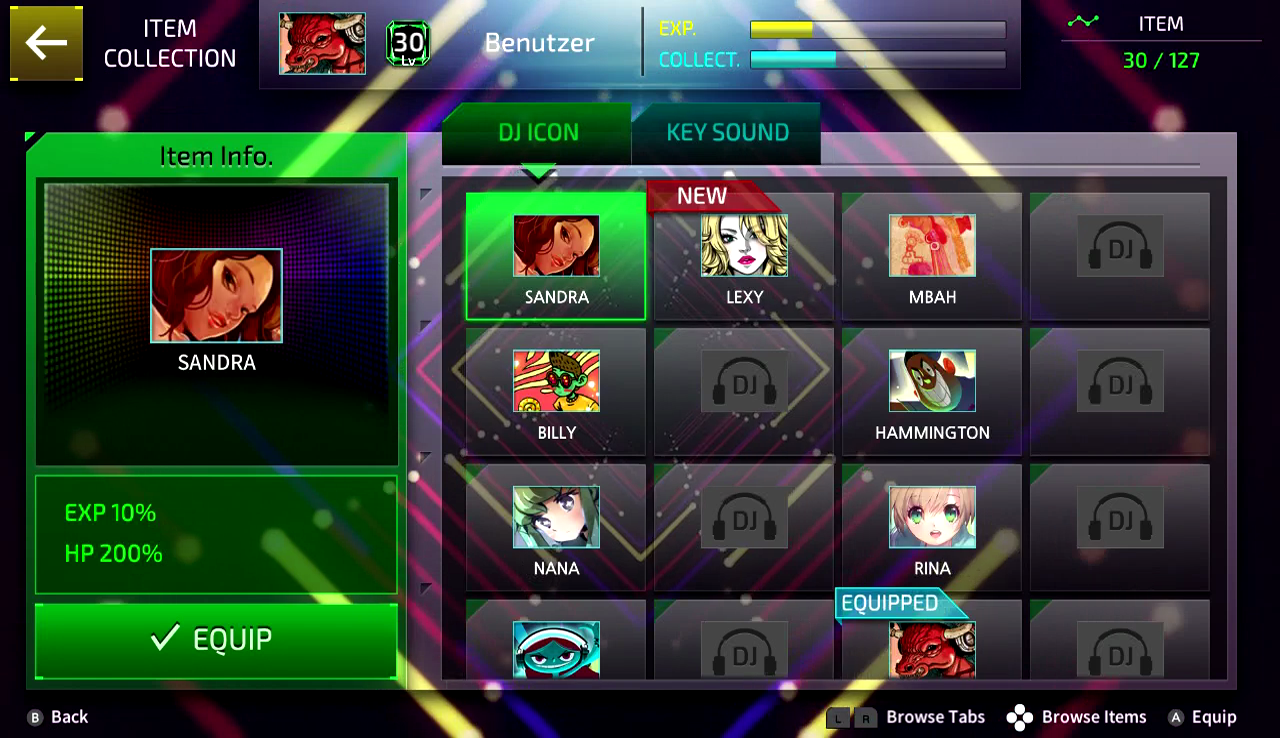Select the currently equipped red bull DJ icon

point(931,650)
